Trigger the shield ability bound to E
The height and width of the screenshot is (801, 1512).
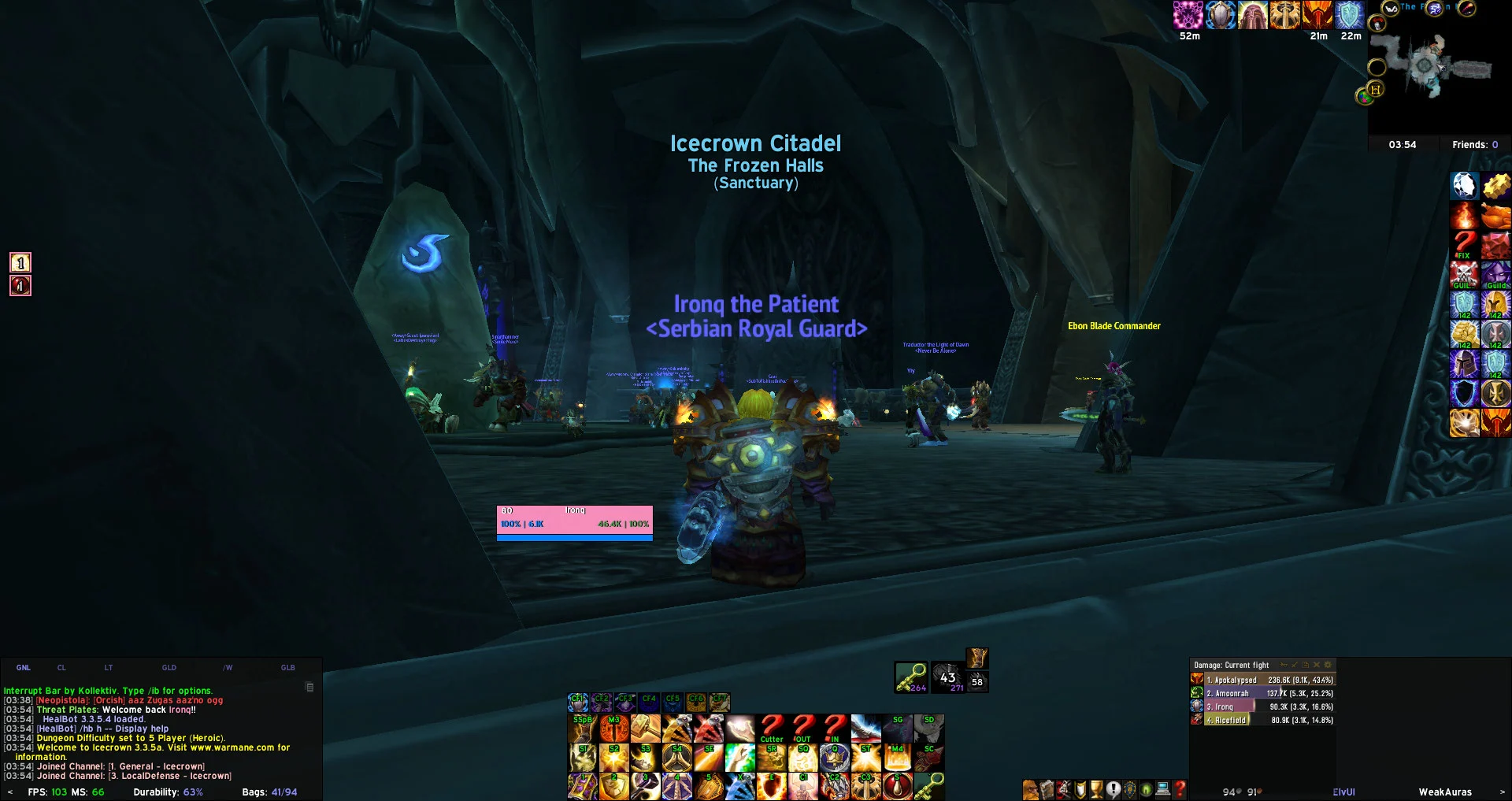(x=772, y=786)
